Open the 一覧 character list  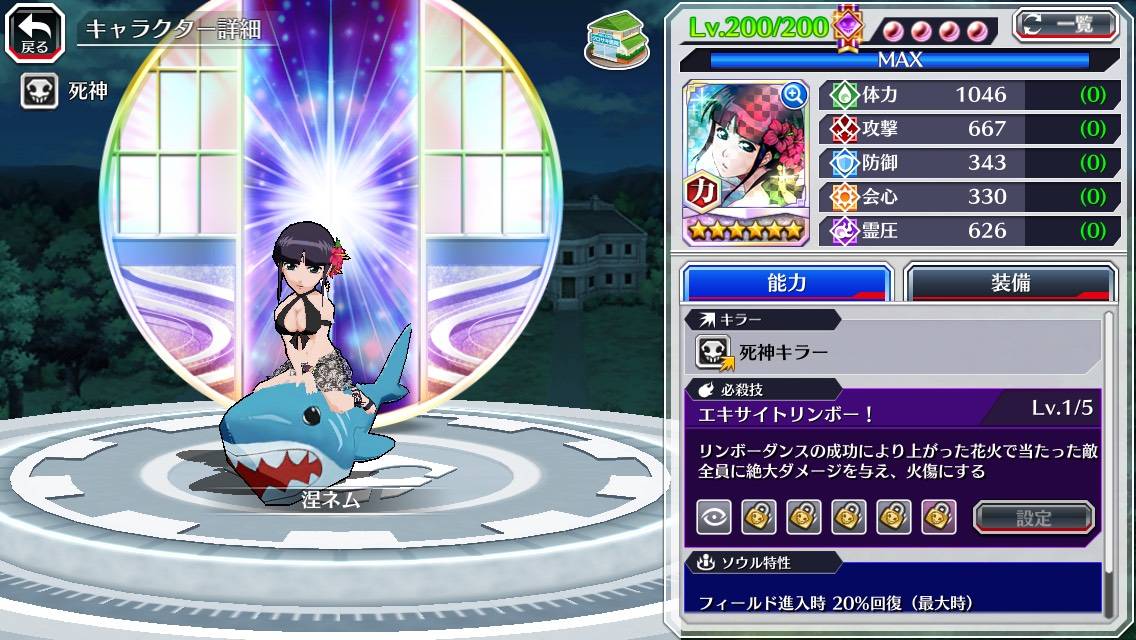[1065, 24]
